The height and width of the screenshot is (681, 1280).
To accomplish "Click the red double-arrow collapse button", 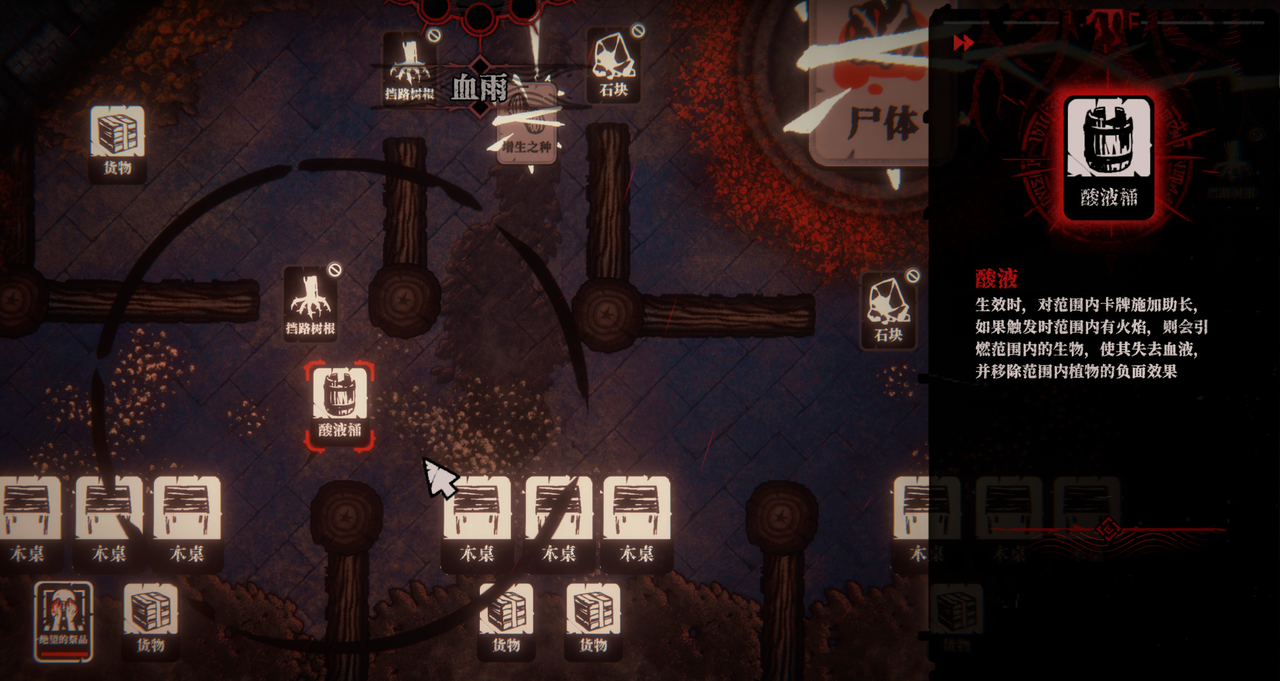I will click(964, 43).
